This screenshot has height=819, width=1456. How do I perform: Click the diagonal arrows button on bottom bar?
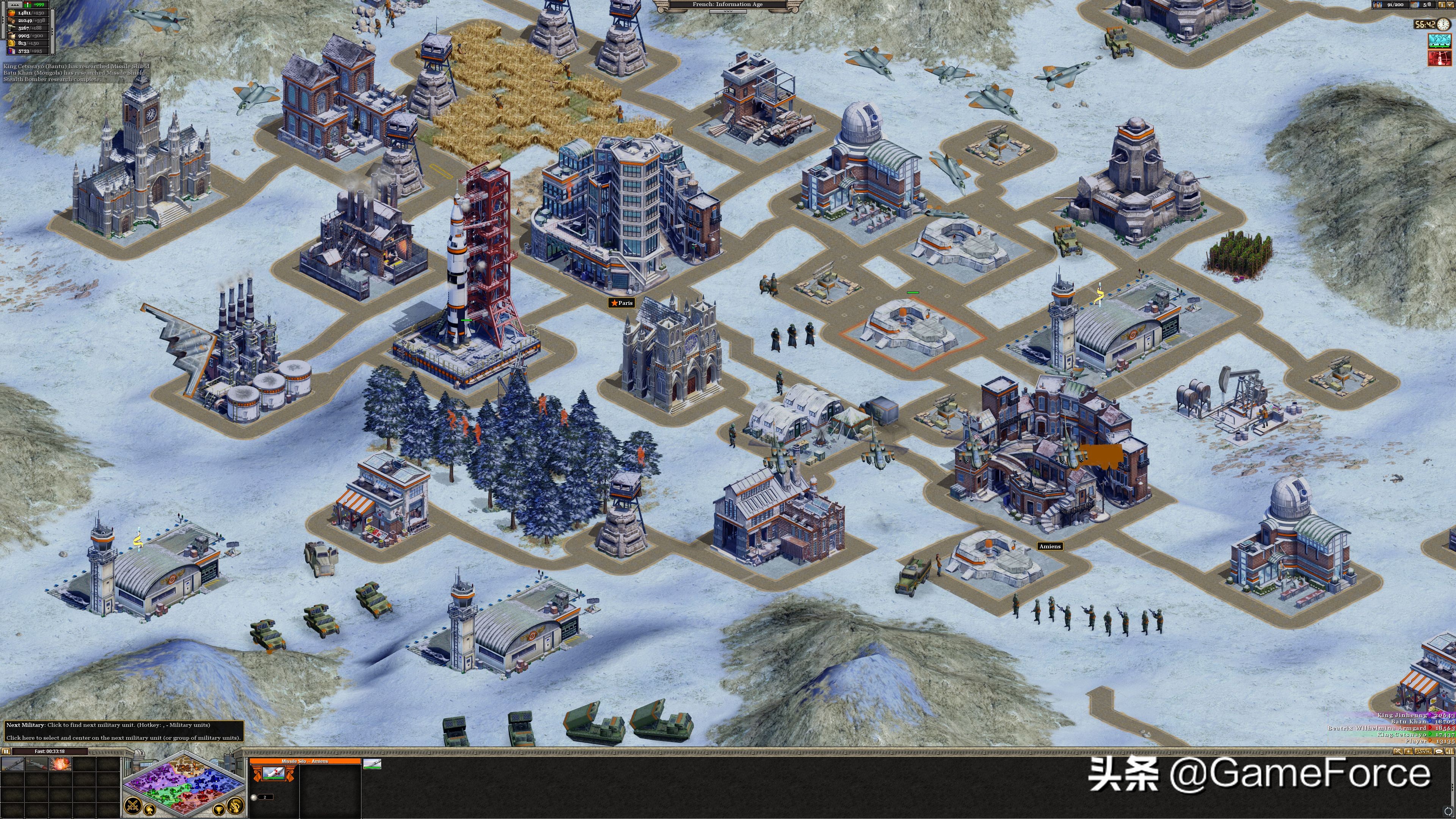click(1398, 751)
